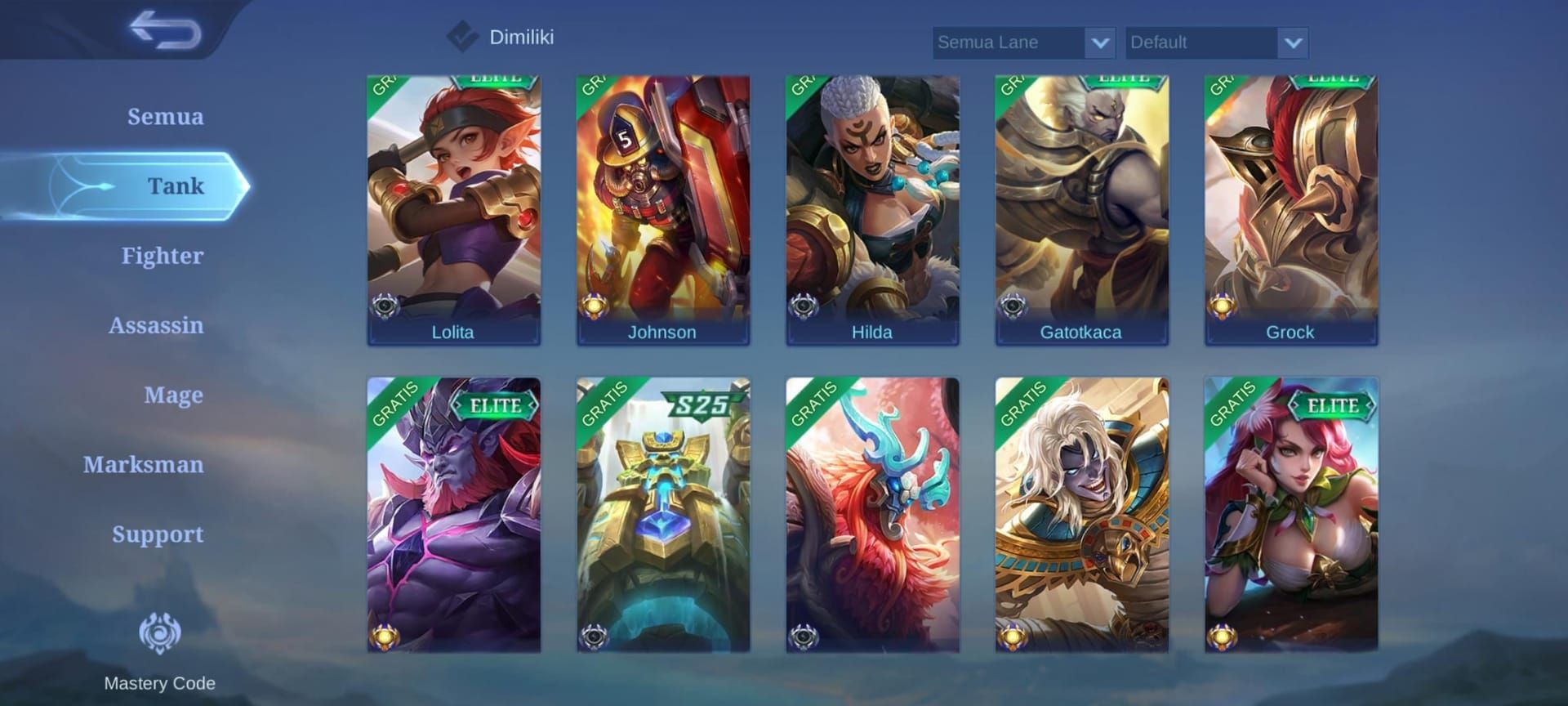This screenshot has height=706, width=1568.
Task: Select the Tank role tab
Action: [175, 185]
